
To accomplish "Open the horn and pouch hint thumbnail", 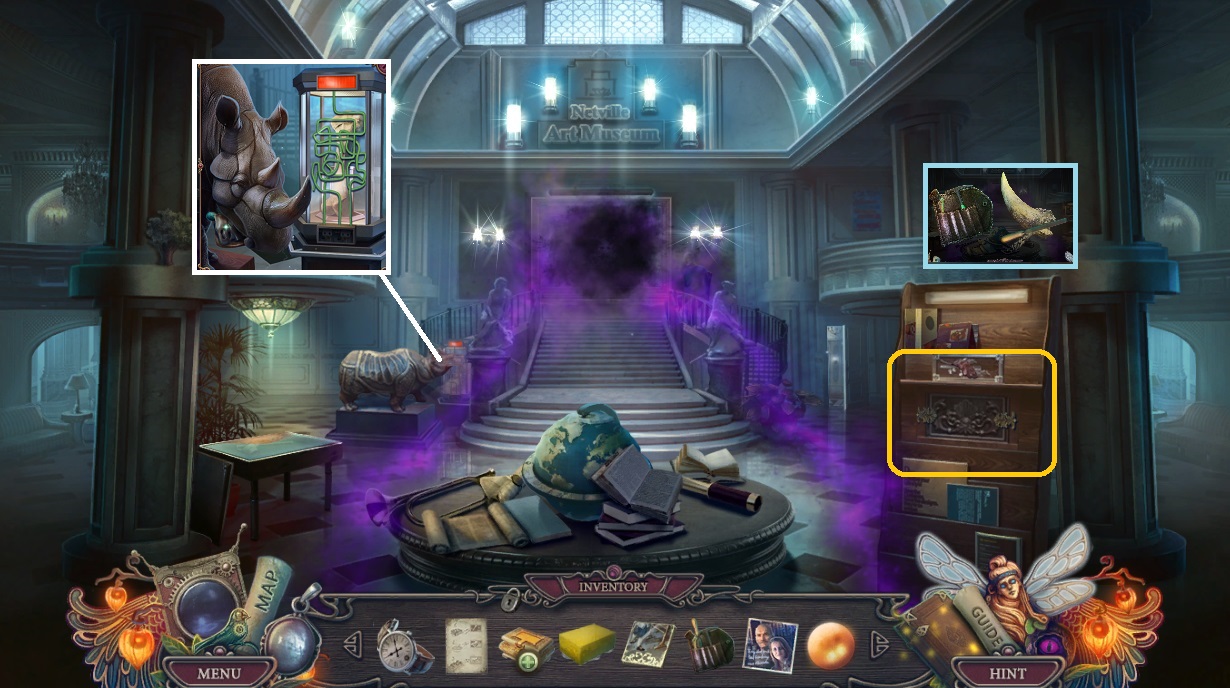I will [1000, 216].
